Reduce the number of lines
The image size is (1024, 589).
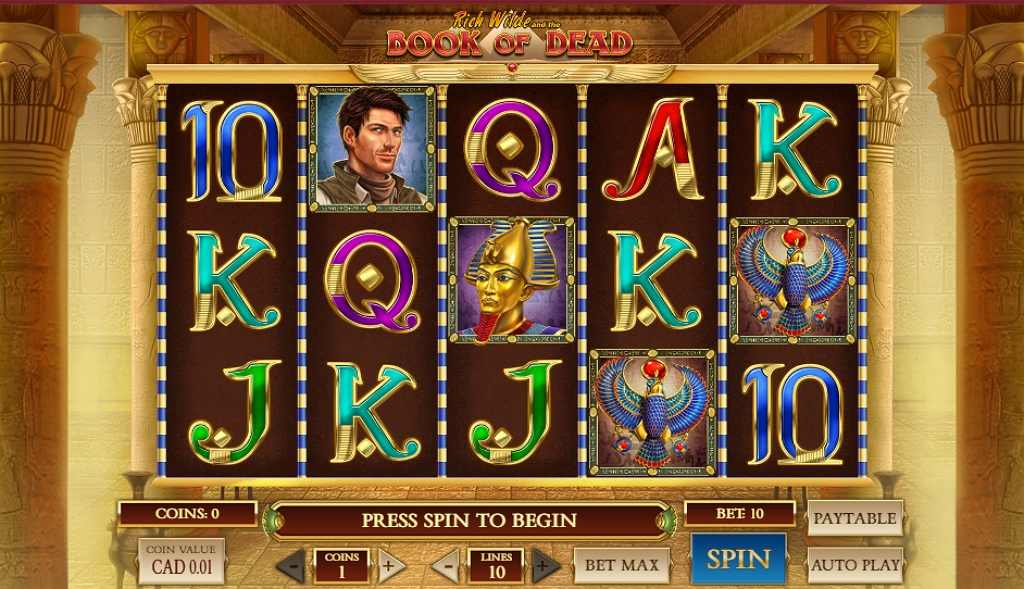[446, 566]
